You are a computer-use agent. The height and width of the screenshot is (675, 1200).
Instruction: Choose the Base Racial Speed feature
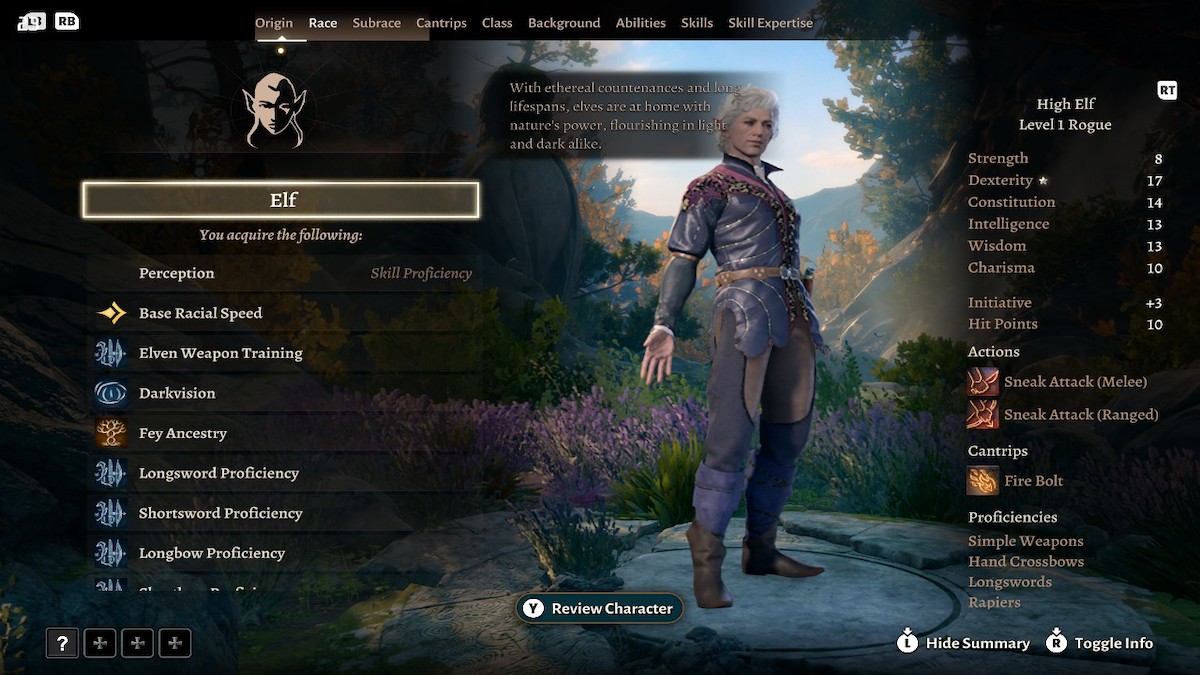[x=200, y=313]
